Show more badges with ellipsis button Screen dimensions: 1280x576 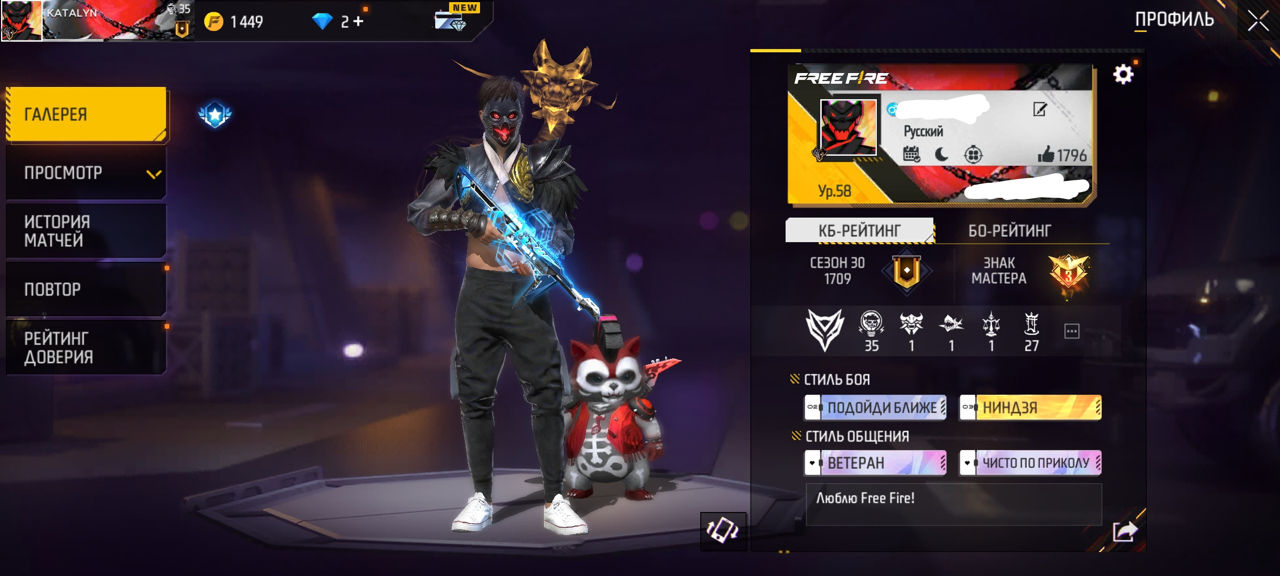tap(1072, 331)
